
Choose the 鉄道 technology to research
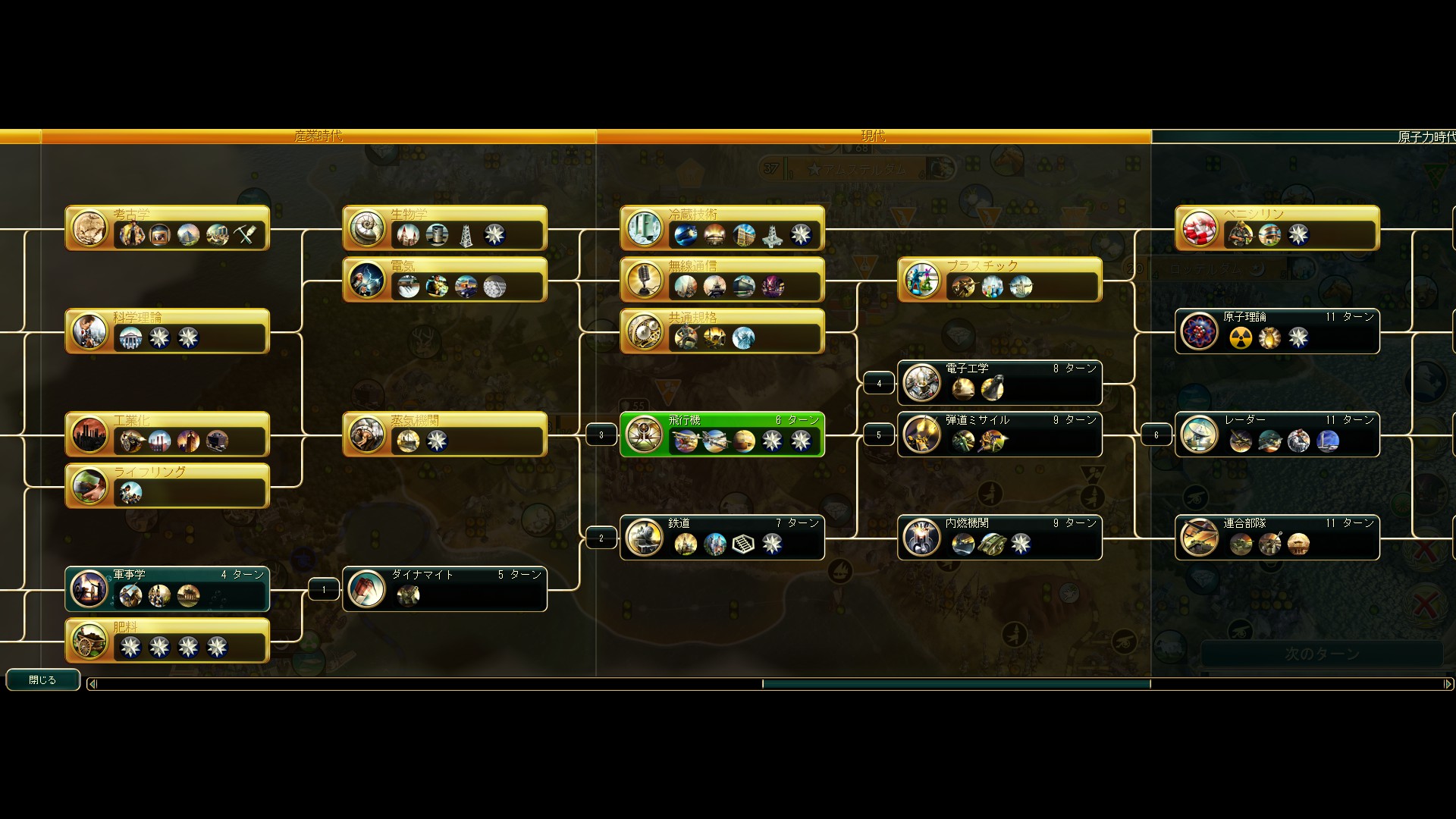tap(722, 538)
